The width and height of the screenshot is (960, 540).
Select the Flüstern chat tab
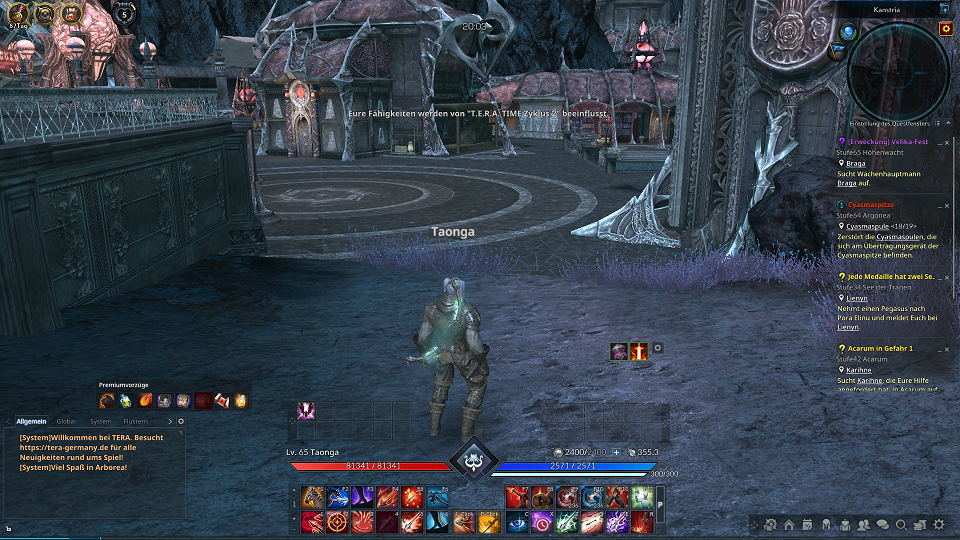(x=135, y=421)
